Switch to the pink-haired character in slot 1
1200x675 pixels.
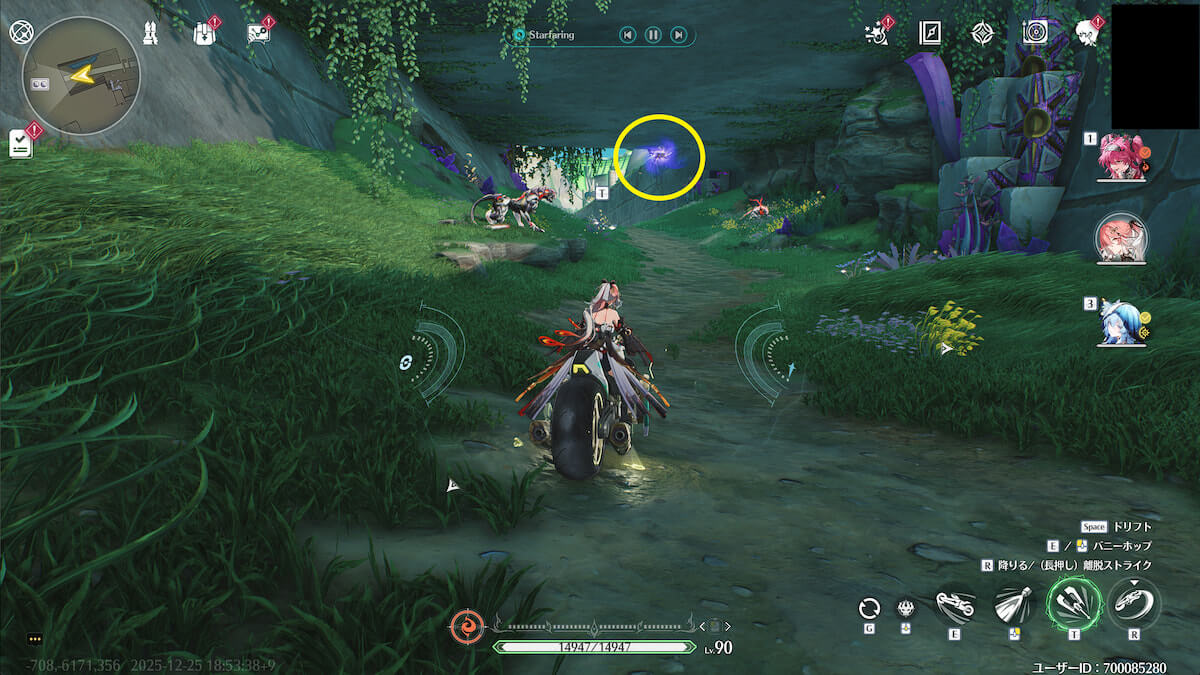pyautogui.click(x=1120, y=158)
